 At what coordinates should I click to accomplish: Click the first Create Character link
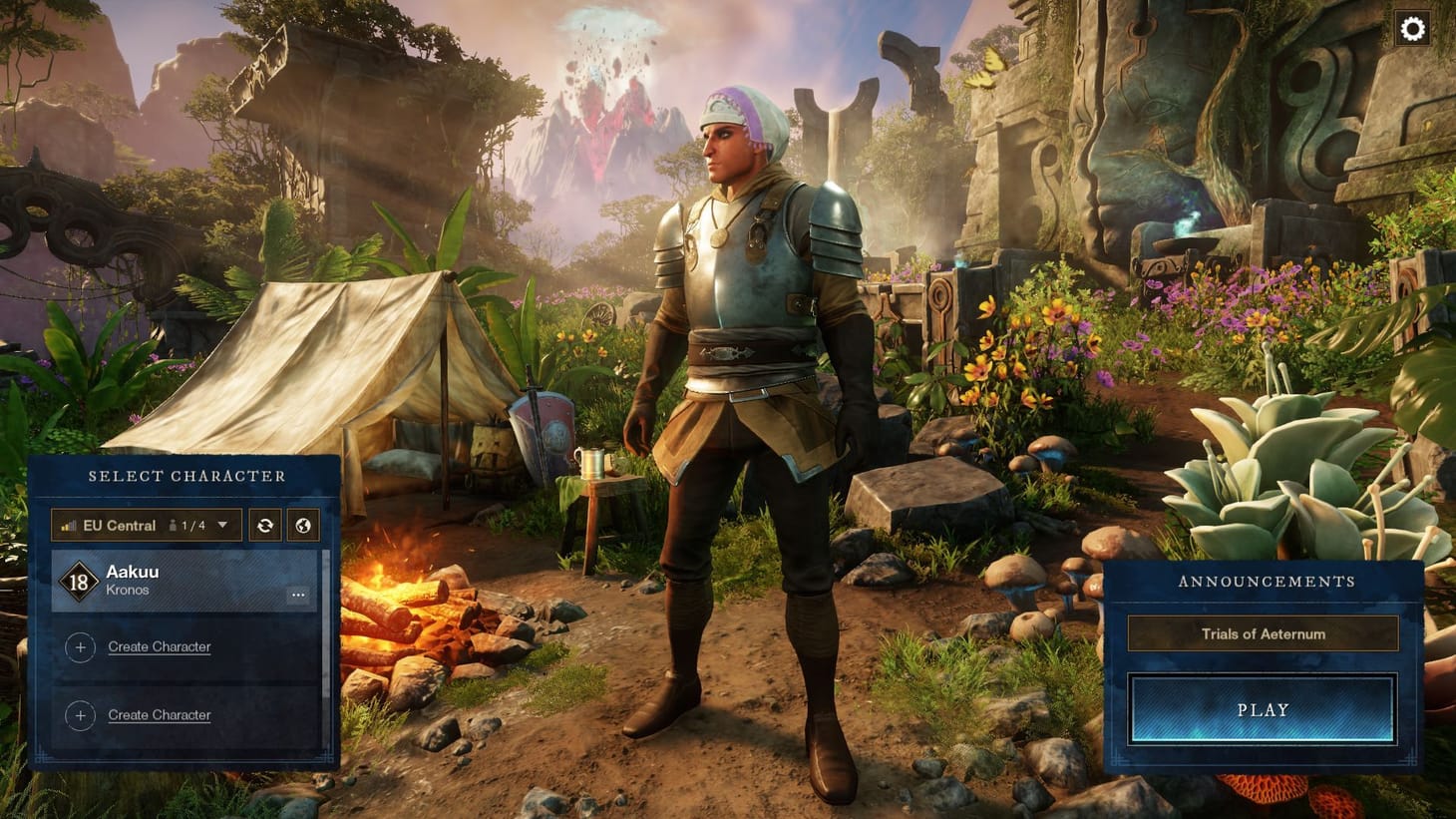[160, 646]
